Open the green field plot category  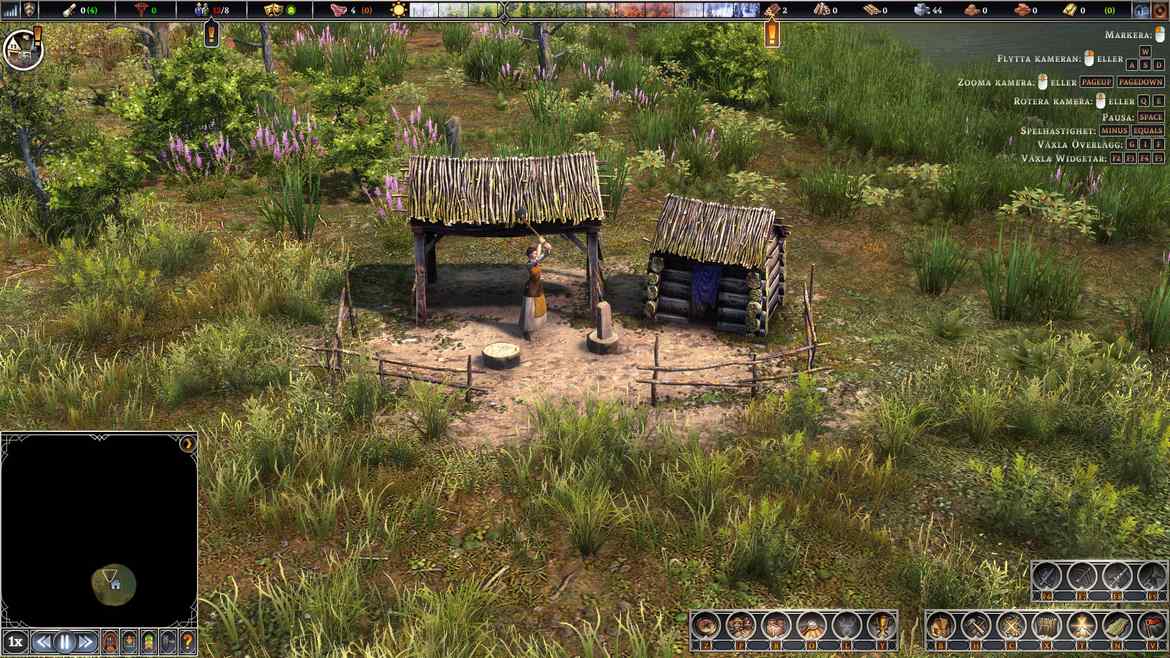[x=1117, y=626]
